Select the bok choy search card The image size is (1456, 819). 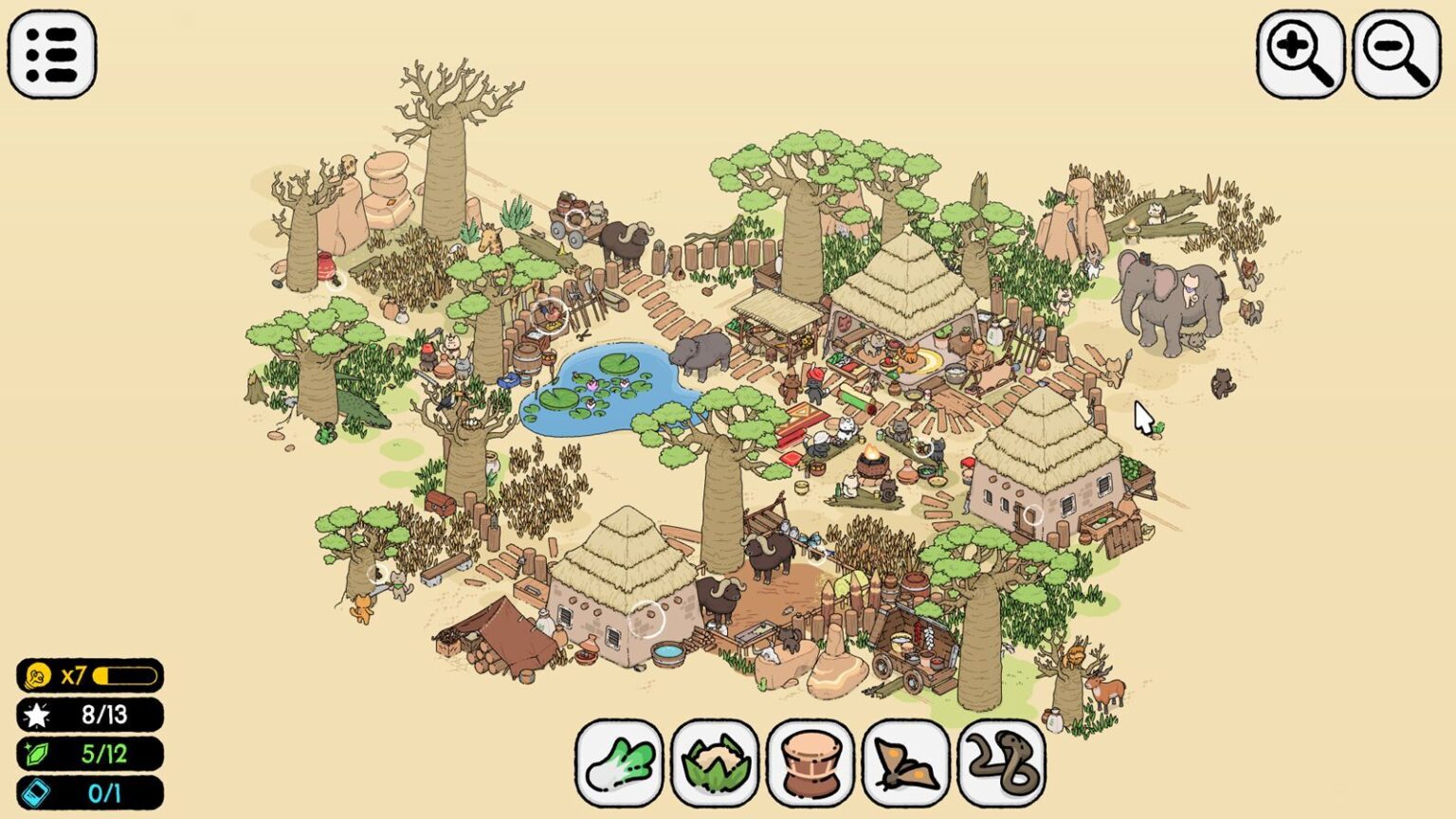tap(621, 762)
